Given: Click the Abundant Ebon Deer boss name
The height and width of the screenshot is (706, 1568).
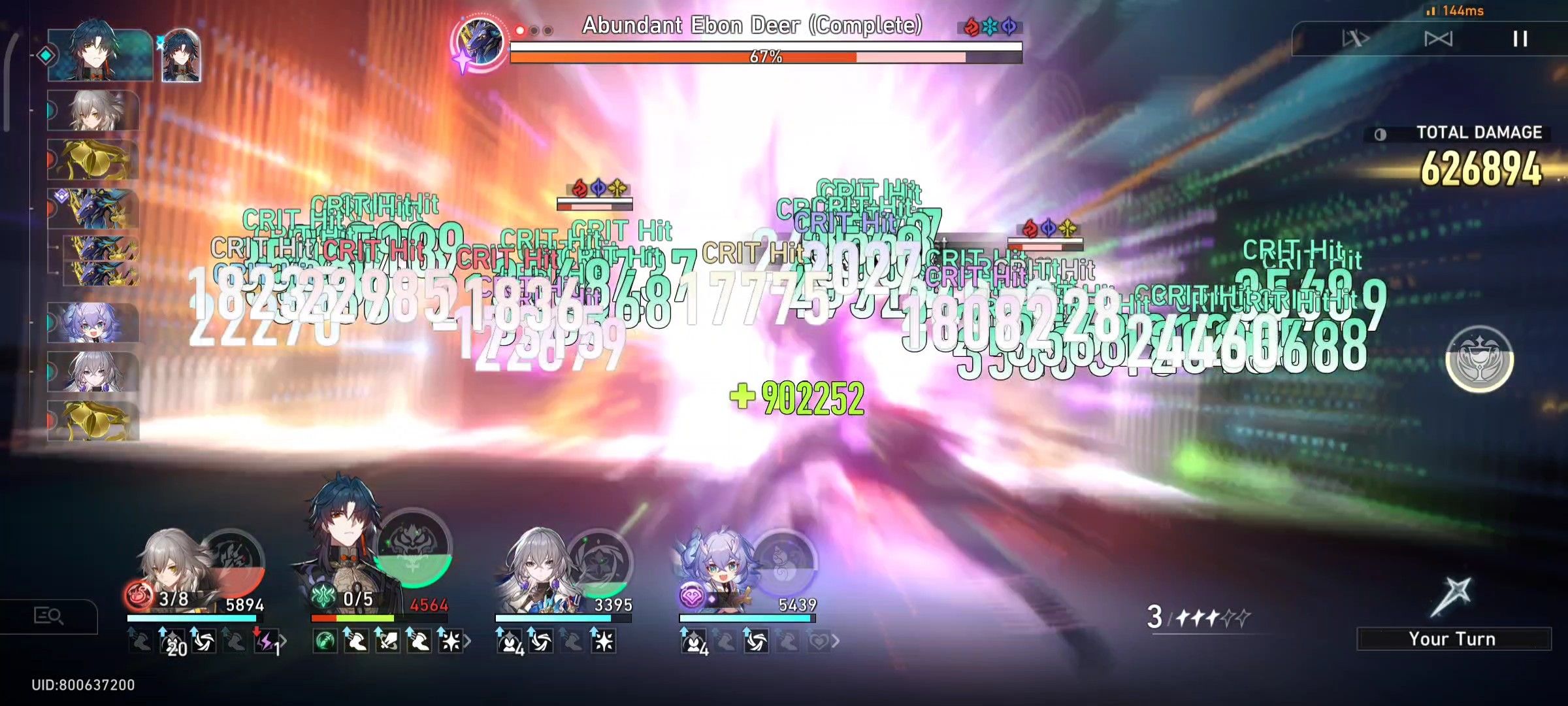Looking at the screenshot, I should tap(751, 26).
